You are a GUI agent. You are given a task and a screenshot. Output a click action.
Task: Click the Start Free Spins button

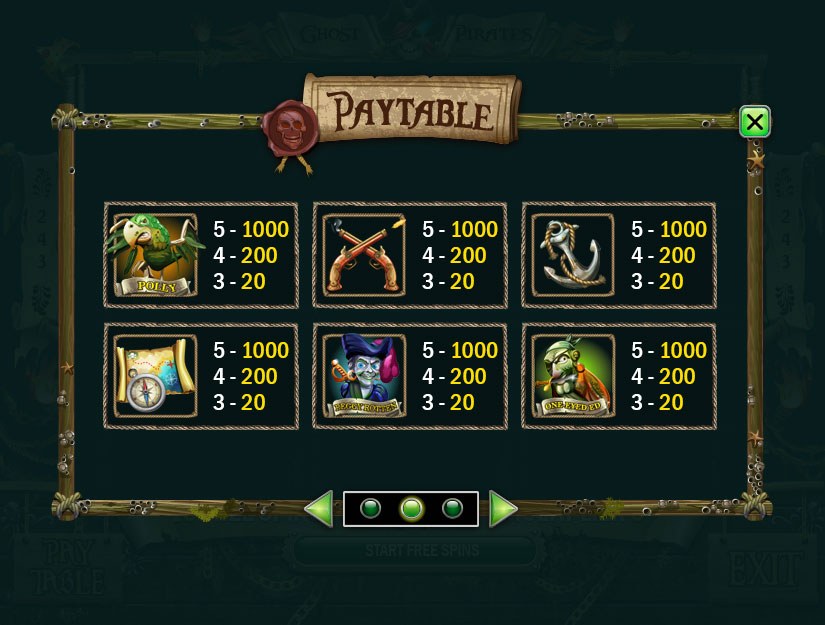[x=421, y=551]
